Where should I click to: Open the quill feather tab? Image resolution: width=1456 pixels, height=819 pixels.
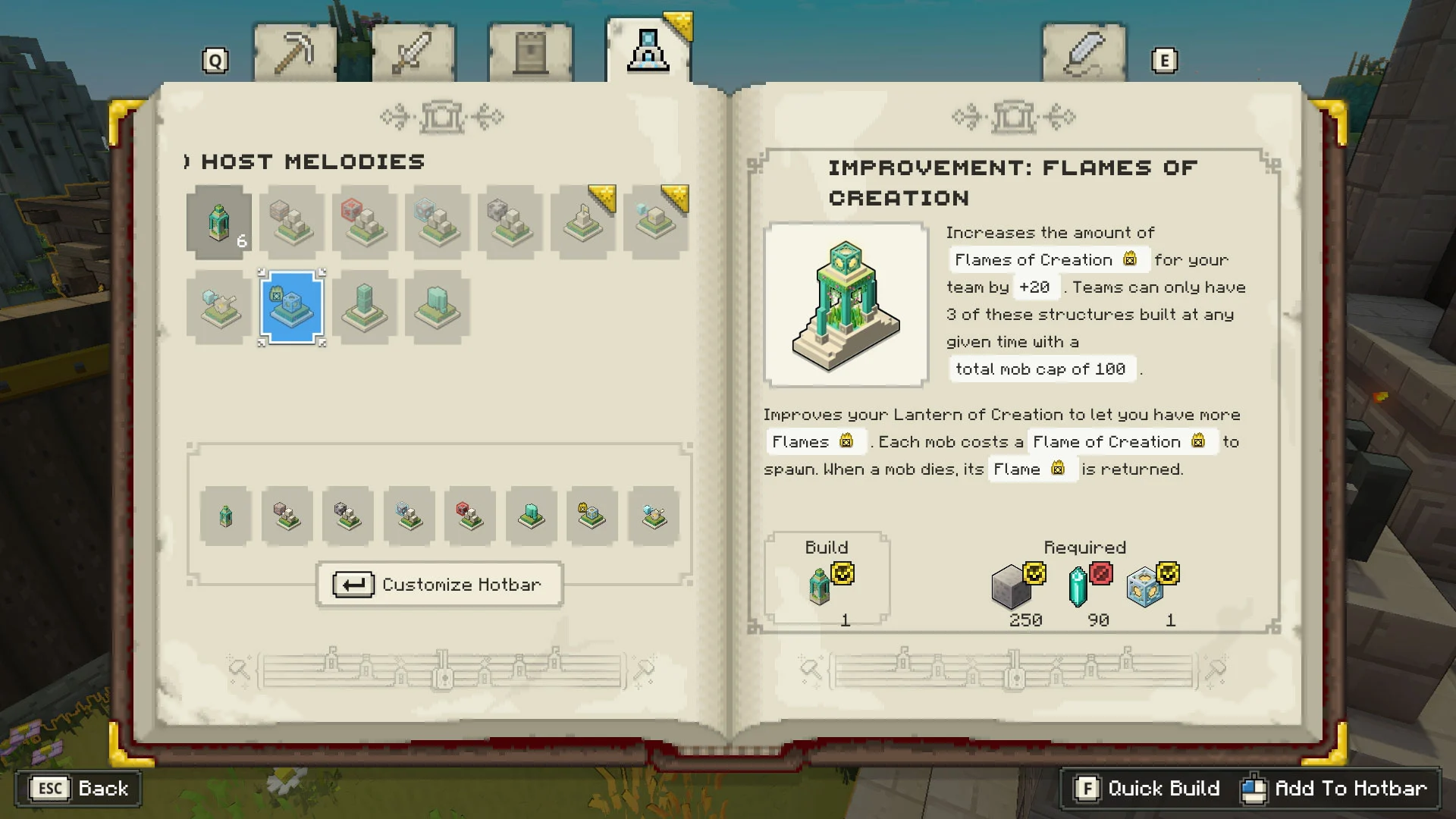[1084, 53]
